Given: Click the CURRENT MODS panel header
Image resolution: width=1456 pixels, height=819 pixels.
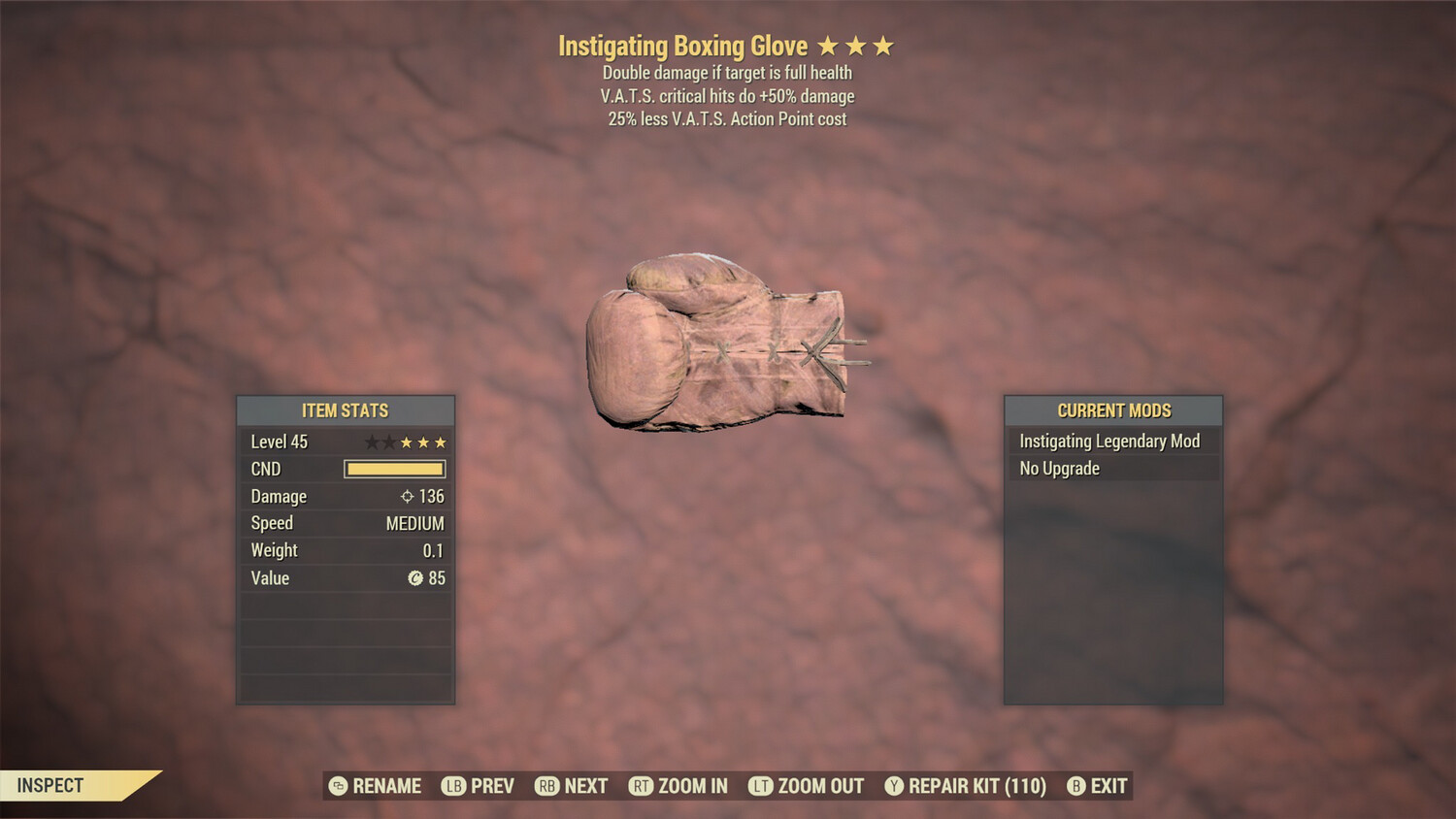Looking at the screenshot, I should 1112,410.
